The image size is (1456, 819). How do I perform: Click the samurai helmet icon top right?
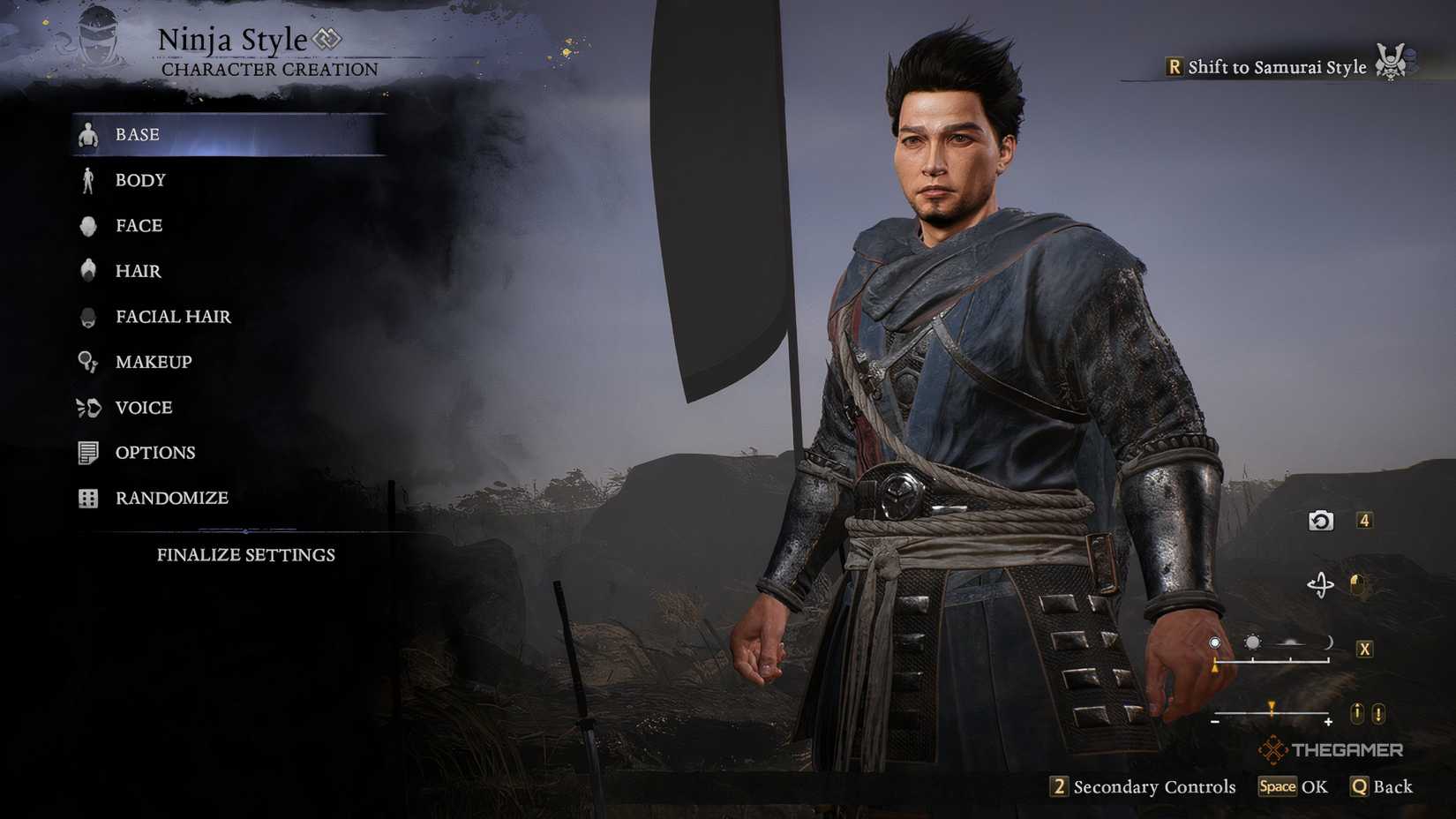[x=1392, y=64]
